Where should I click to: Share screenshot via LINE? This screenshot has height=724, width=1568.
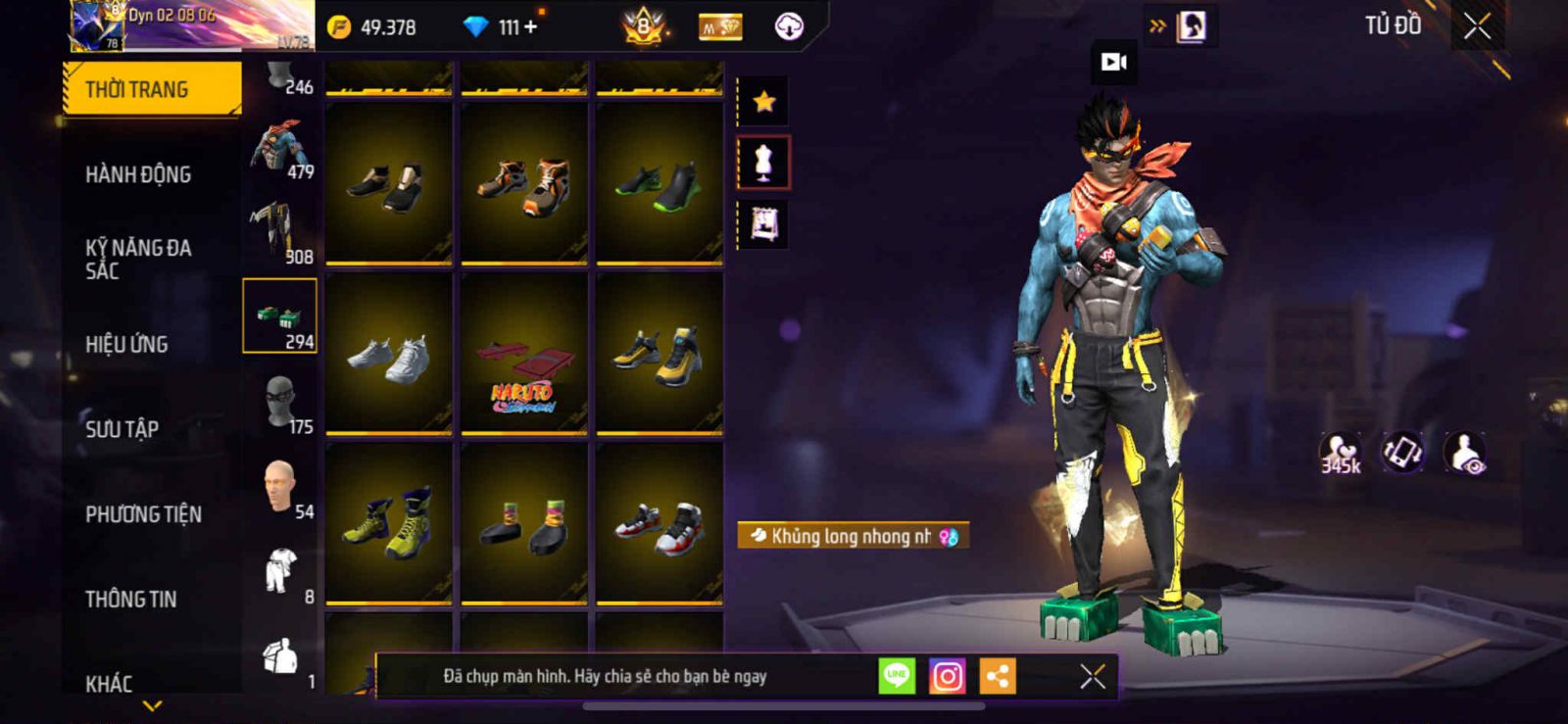[897, 676]
